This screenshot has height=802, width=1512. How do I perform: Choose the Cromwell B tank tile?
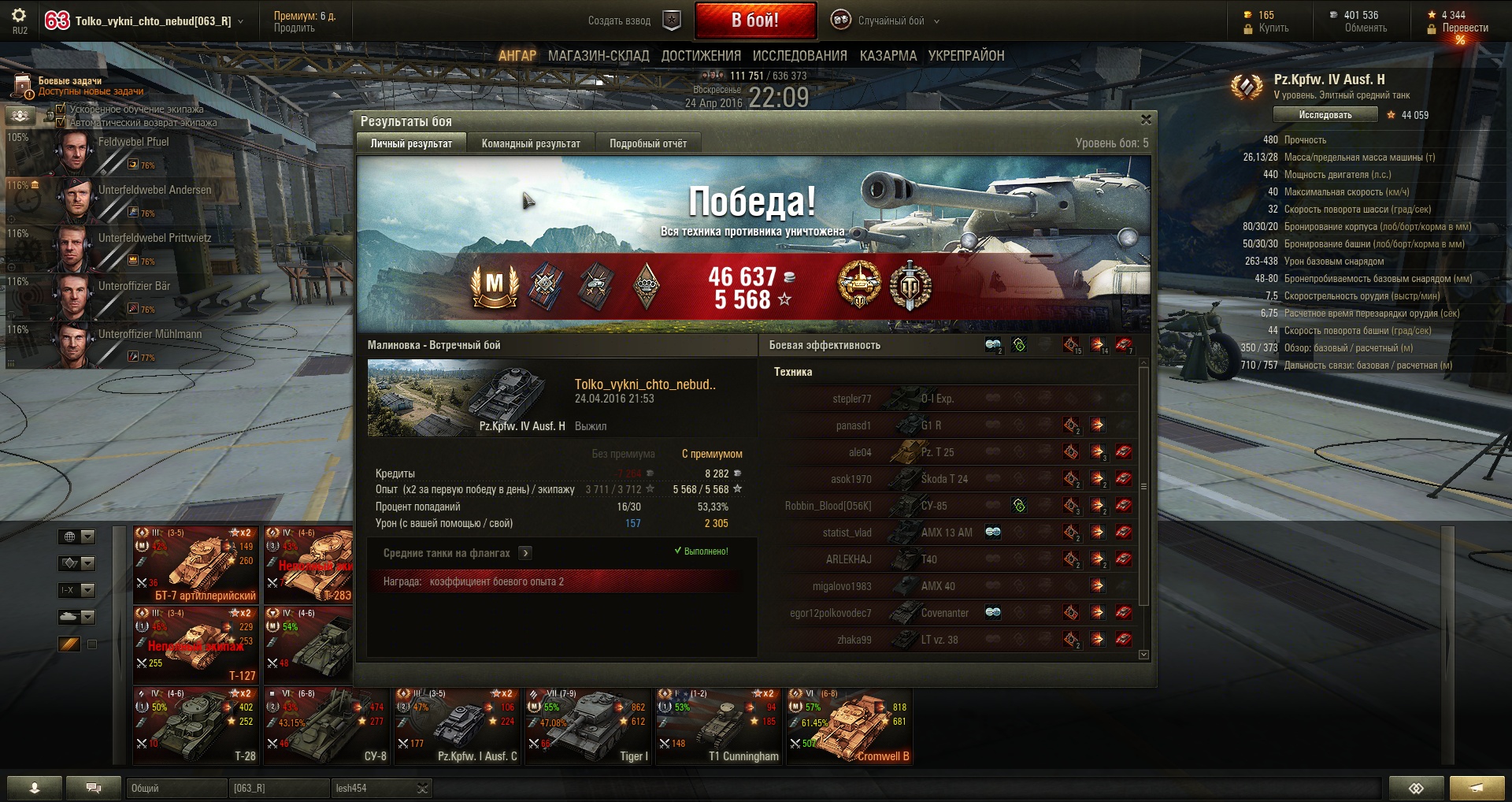point(850,726)
